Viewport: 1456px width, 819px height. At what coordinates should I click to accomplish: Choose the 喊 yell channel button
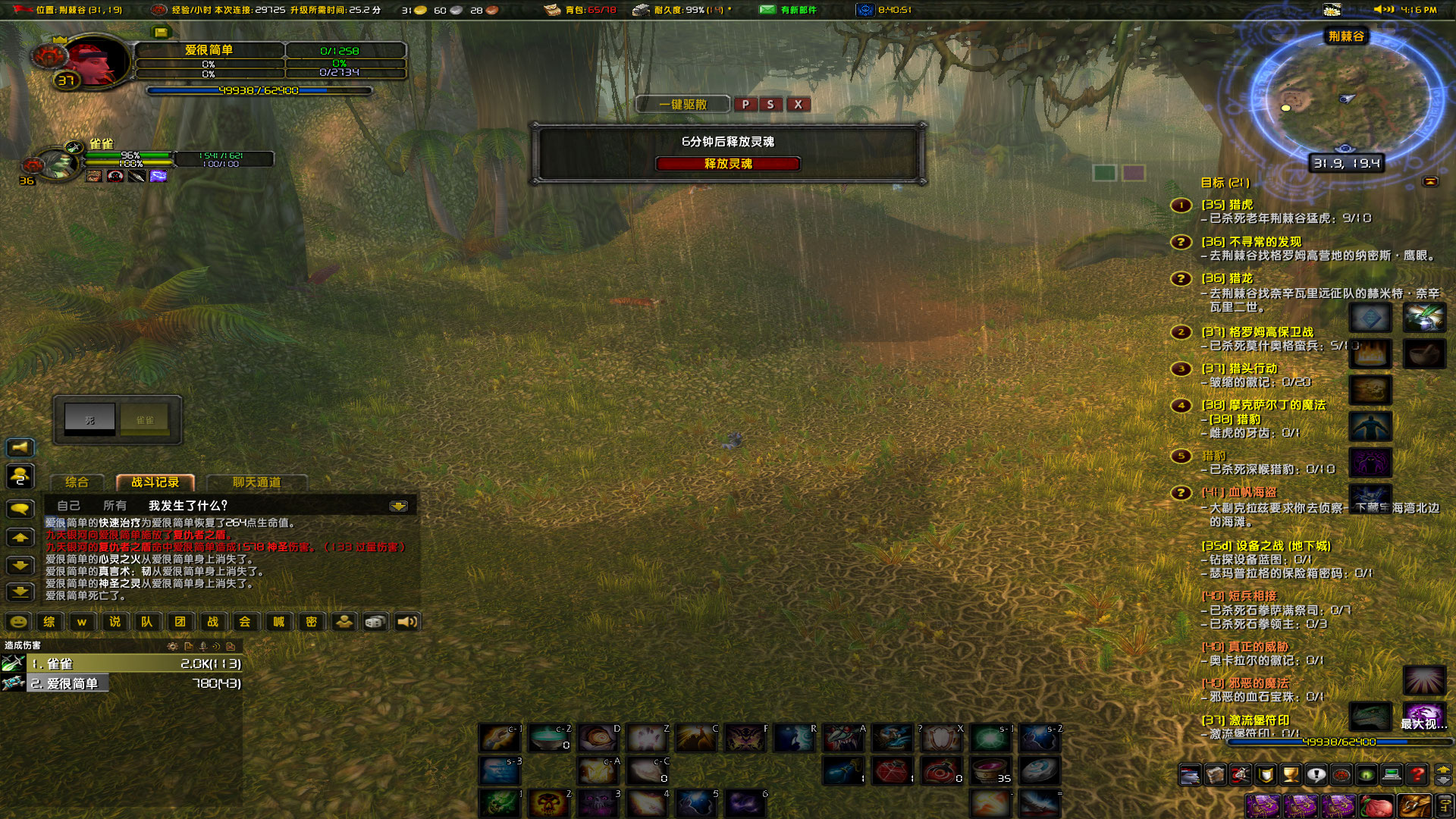[x=278, y=622]
